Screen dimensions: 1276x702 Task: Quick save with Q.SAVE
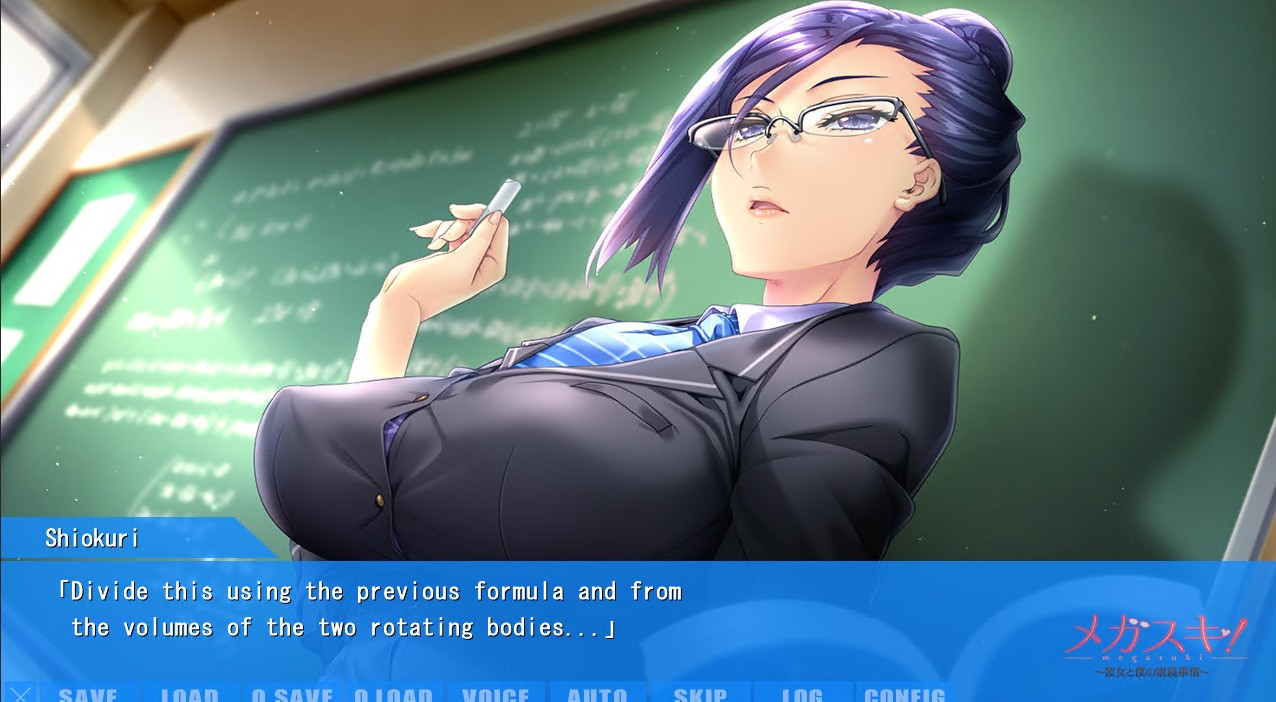coord(292,694)
